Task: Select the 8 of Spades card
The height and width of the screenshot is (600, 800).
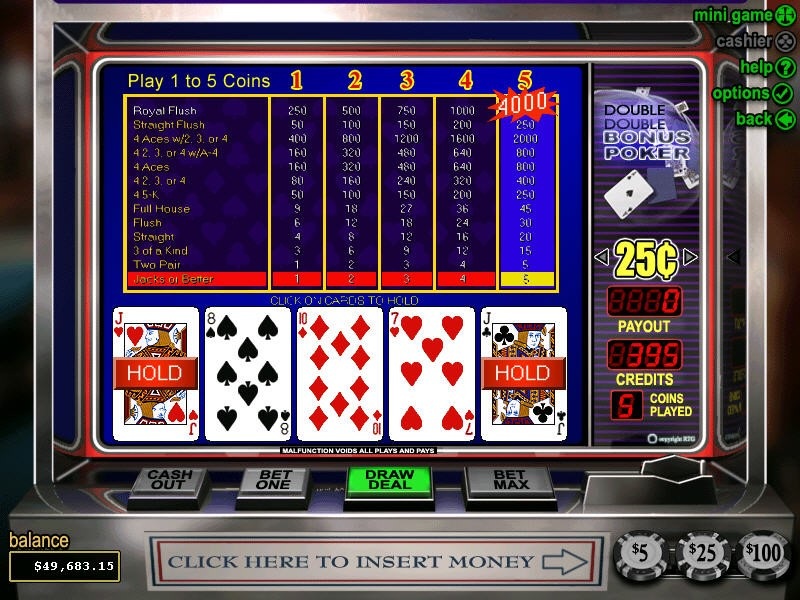Action: 248,373
